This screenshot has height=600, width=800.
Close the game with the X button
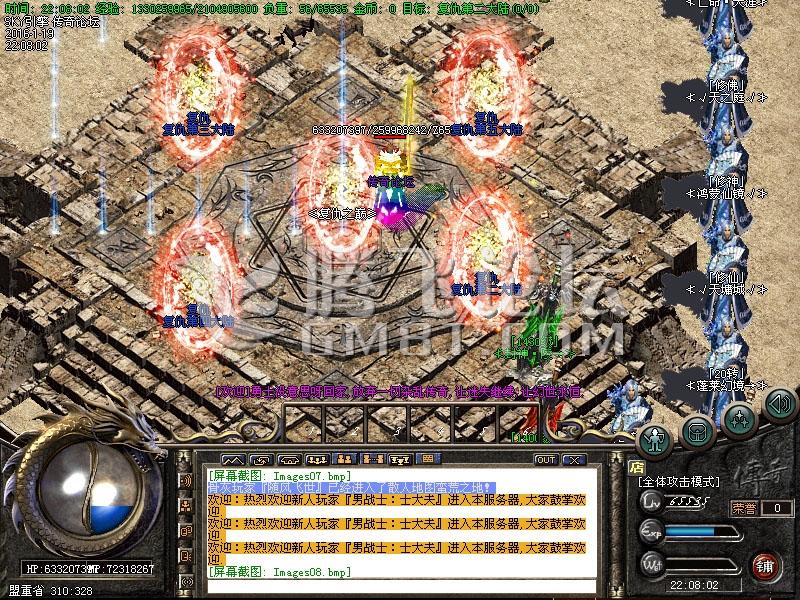(x=573, y=459)
